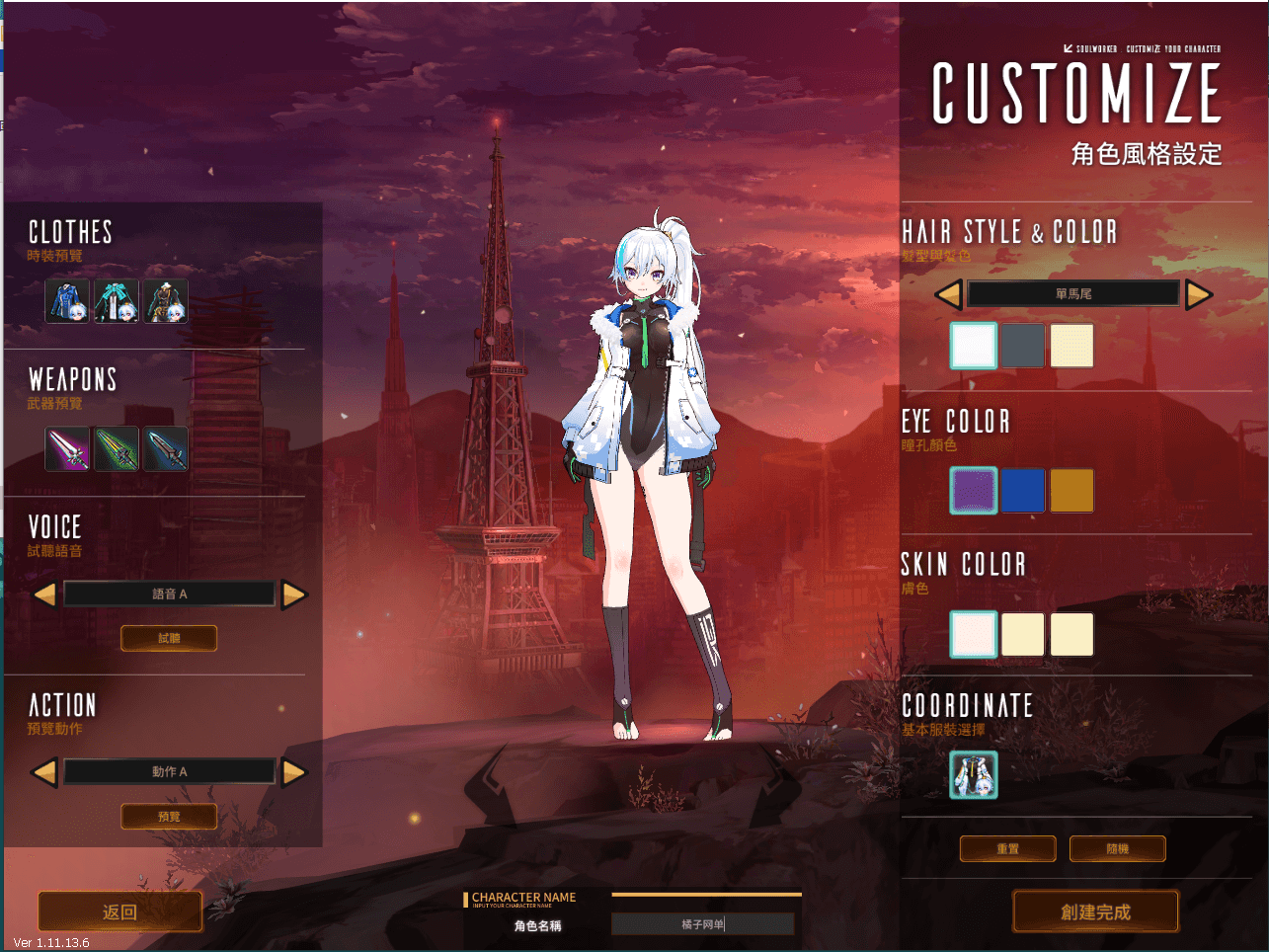Select the green blade weapon preview icon
The image size is (1269, 952).
(116, 447)
